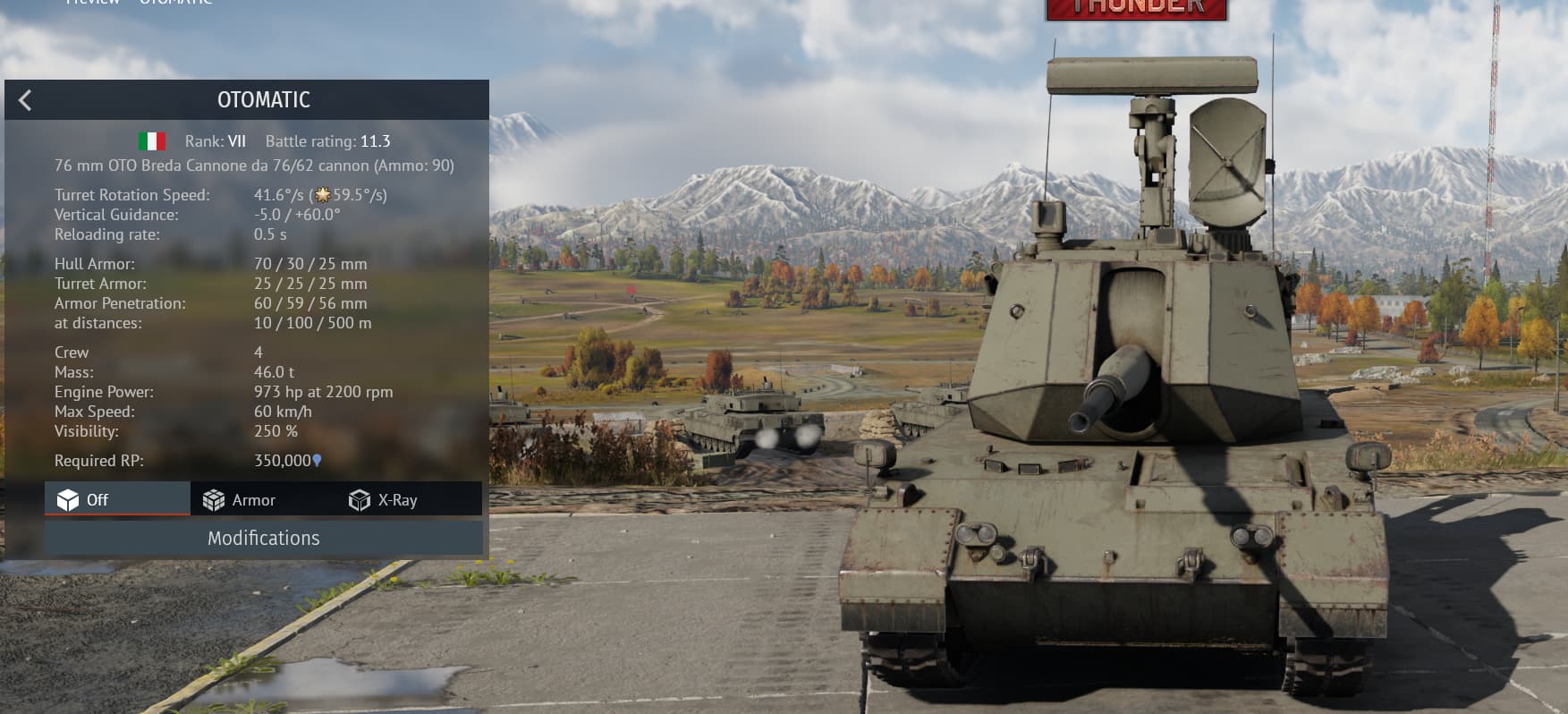Click the 76 mm OTO Breda cannon name
1568x714 pixels.
tap(254, 166)
